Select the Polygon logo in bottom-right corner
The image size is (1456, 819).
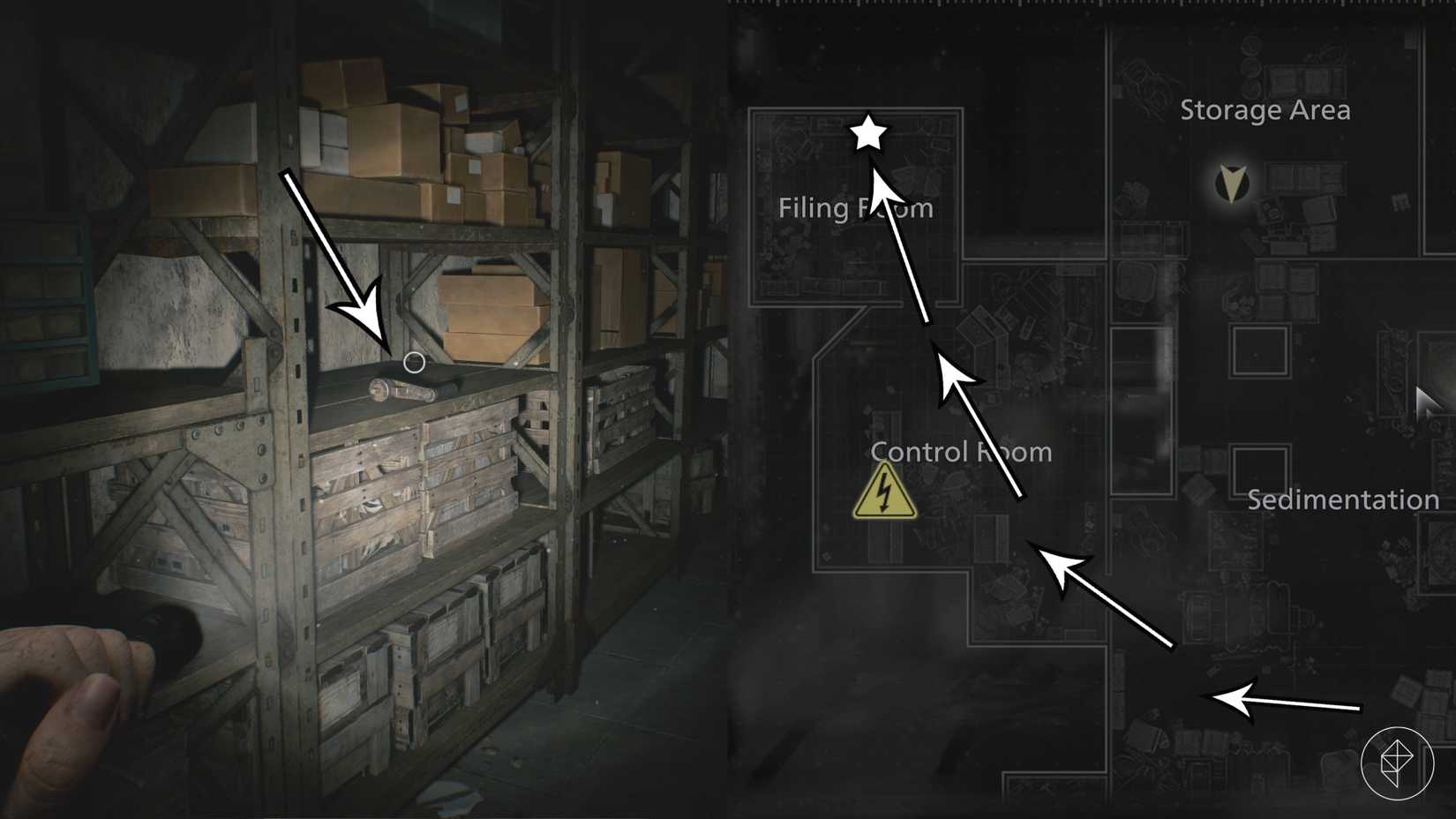(1396, 763)
